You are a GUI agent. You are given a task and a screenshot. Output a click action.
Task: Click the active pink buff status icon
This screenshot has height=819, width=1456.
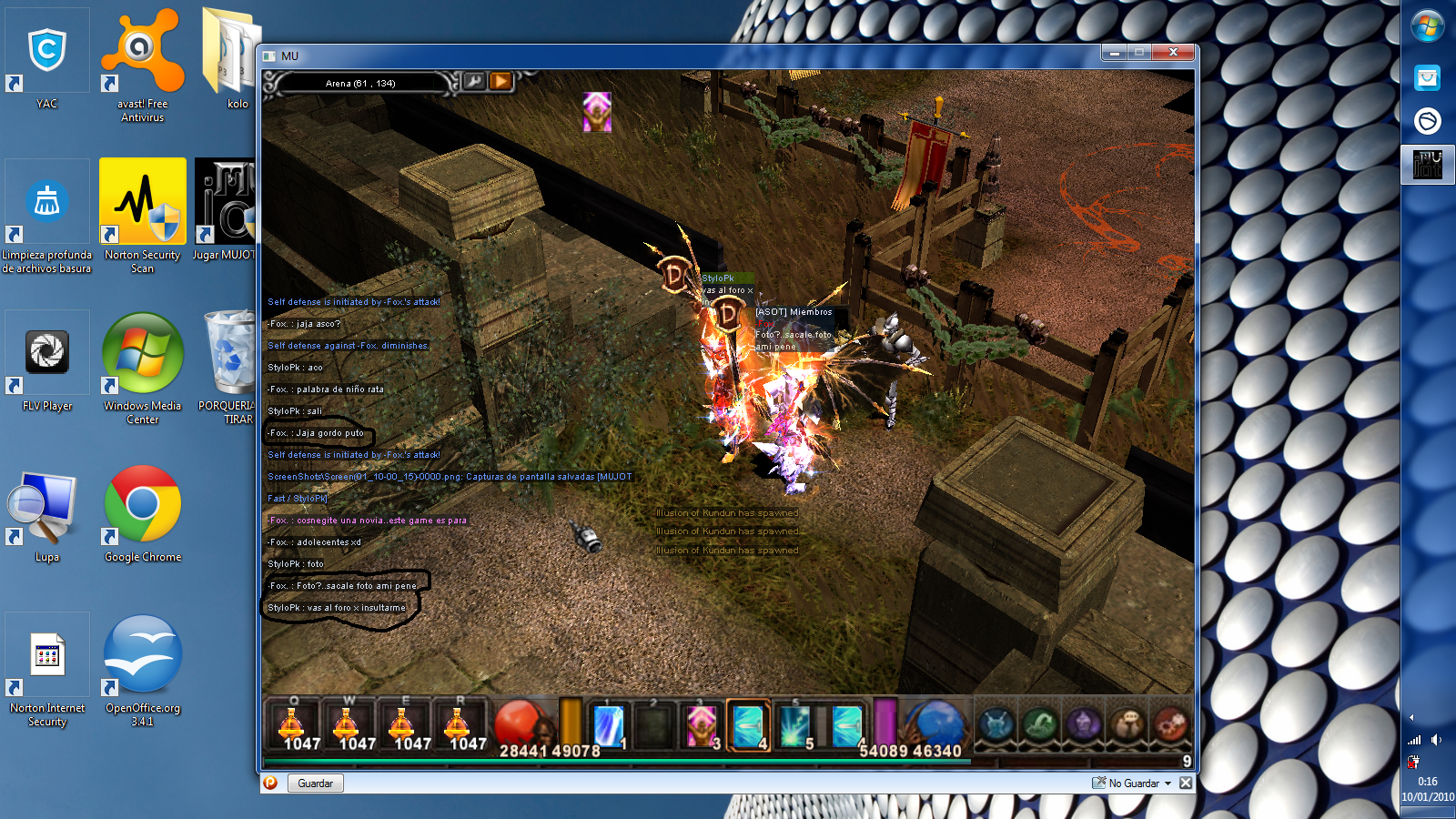pos(597,112)
